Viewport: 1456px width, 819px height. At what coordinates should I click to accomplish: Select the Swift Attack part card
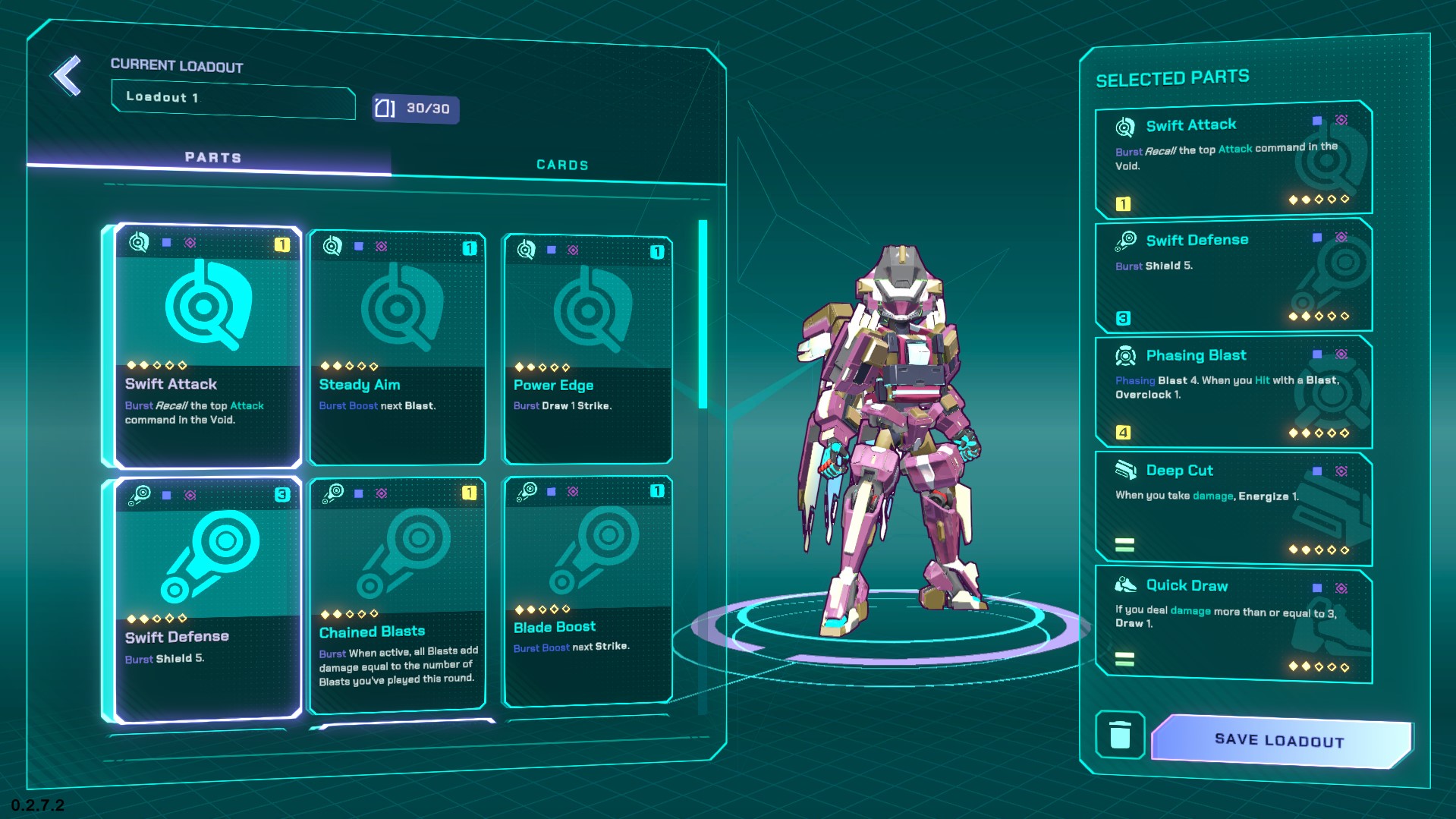(x=205, y=345)
